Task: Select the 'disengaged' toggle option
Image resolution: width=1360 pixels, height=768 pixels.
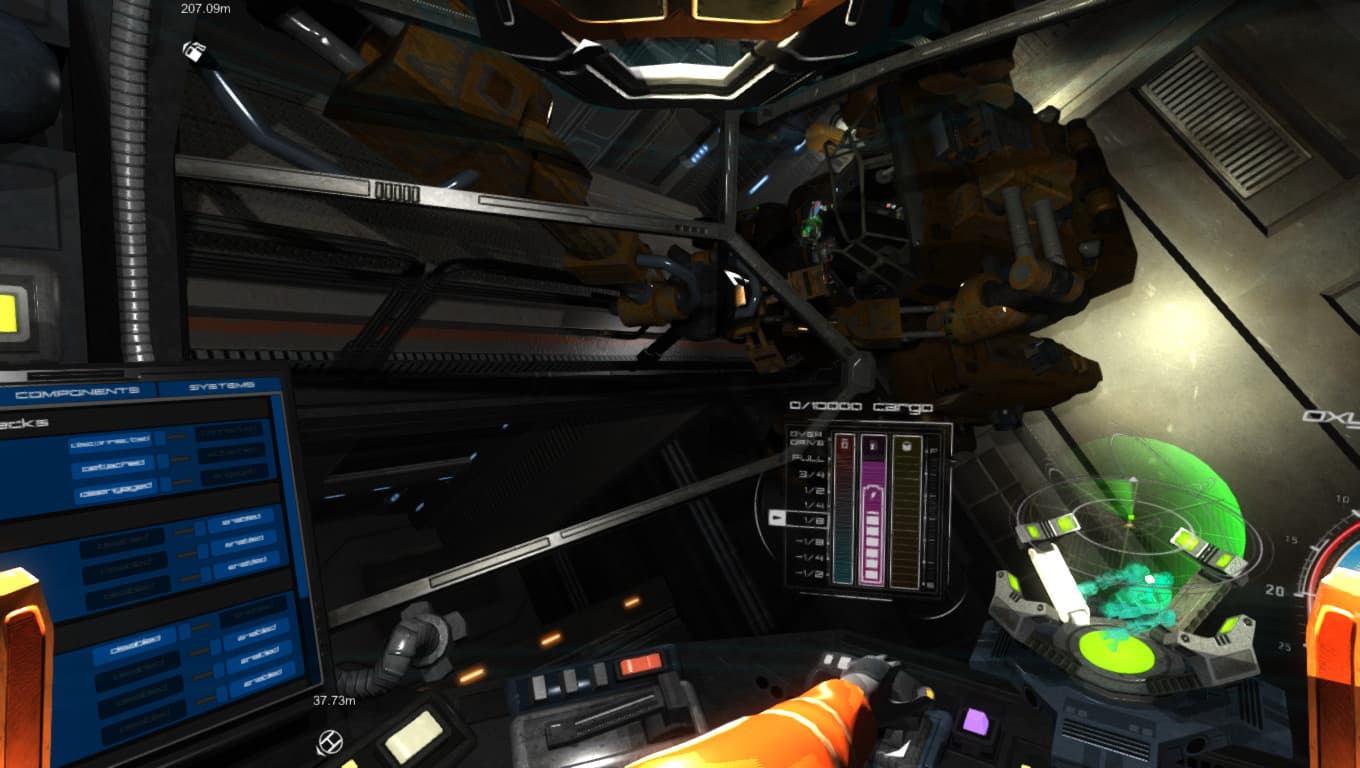Action: click(115, 490)
